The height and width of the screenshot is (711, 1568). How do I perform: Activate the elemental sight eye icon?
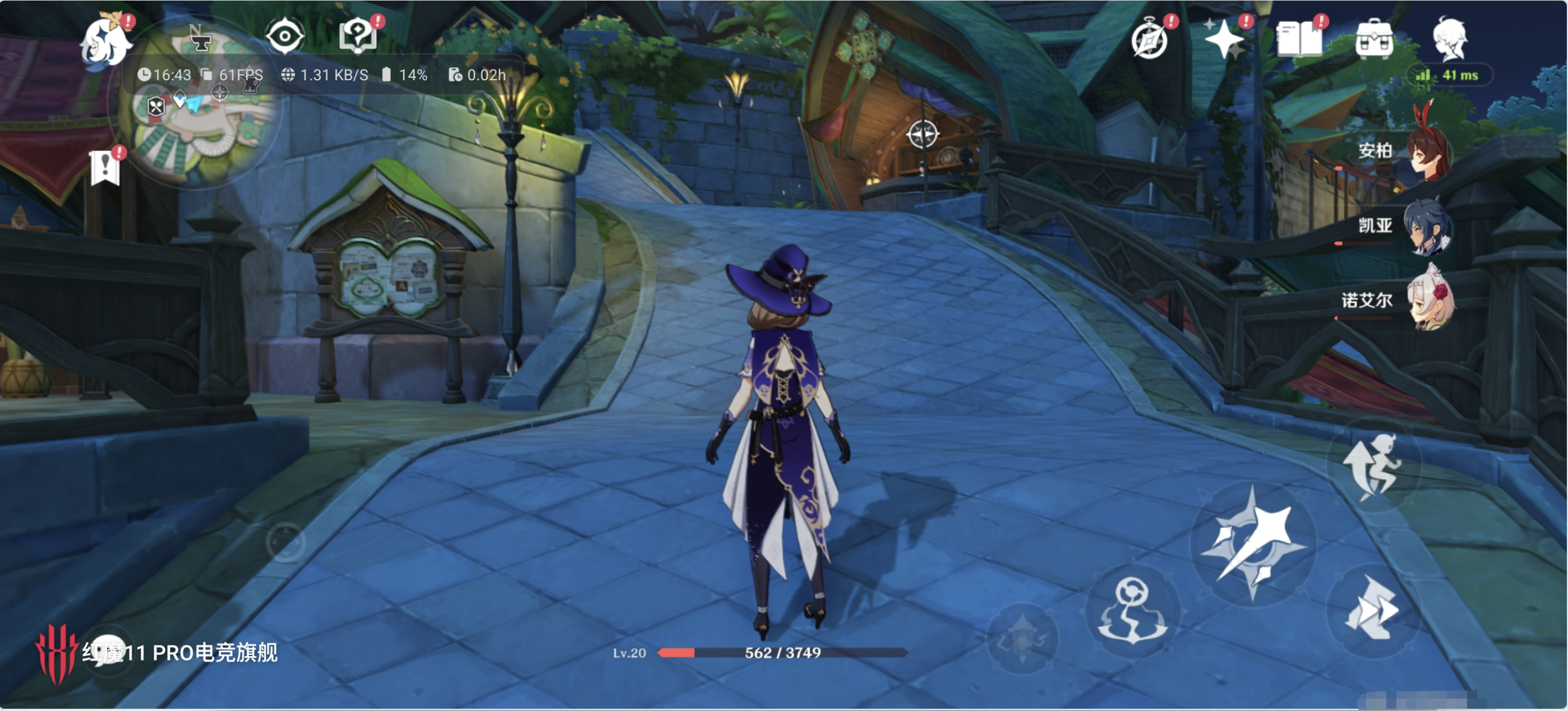(x=284, y=36)
